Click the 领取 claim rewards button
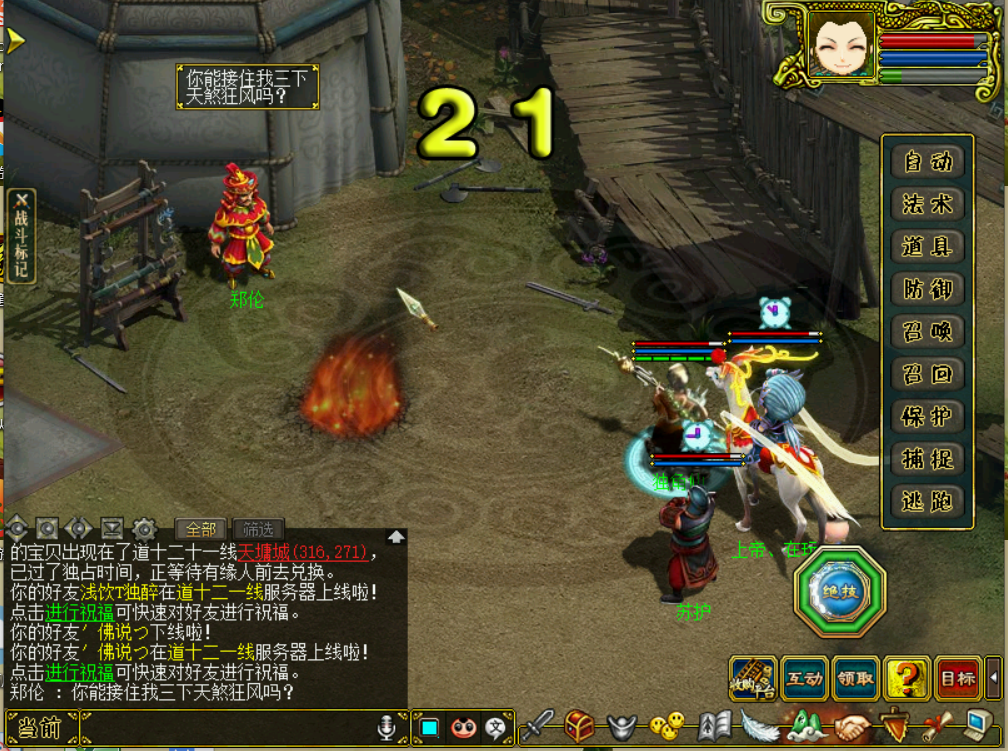1008x751 pixels. (855, 678)
